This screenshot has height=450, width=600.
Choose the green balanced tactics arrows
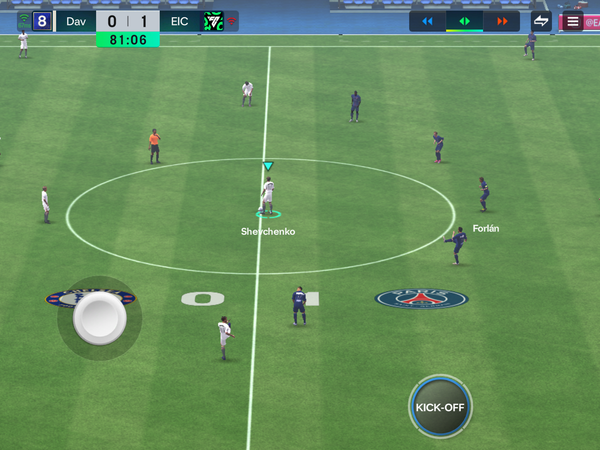point(464,21)
